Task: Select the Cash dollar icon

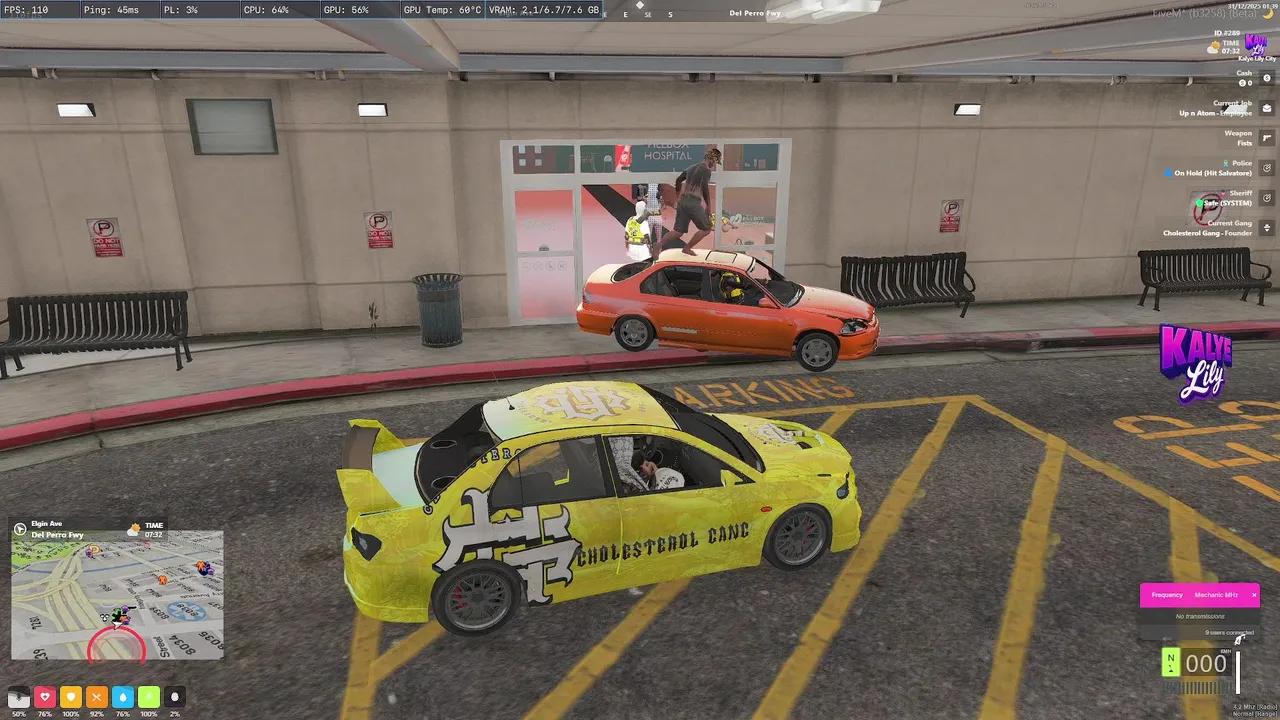Action: pos(1266,78)
